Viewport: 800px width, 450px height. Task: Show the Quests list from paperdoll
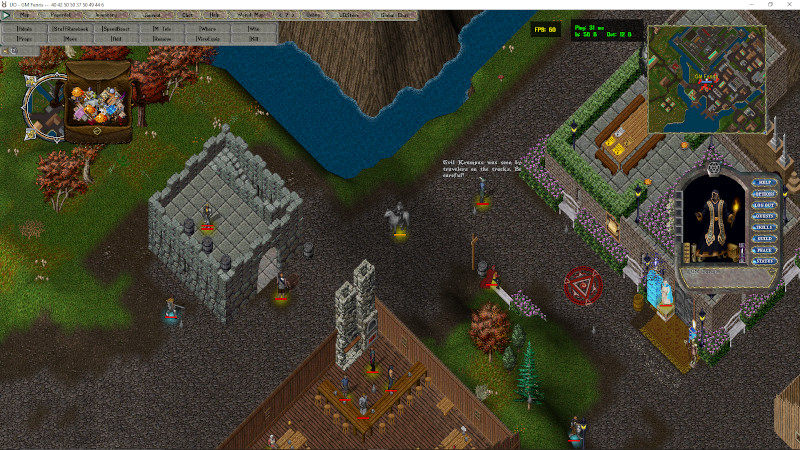[765, 216]
